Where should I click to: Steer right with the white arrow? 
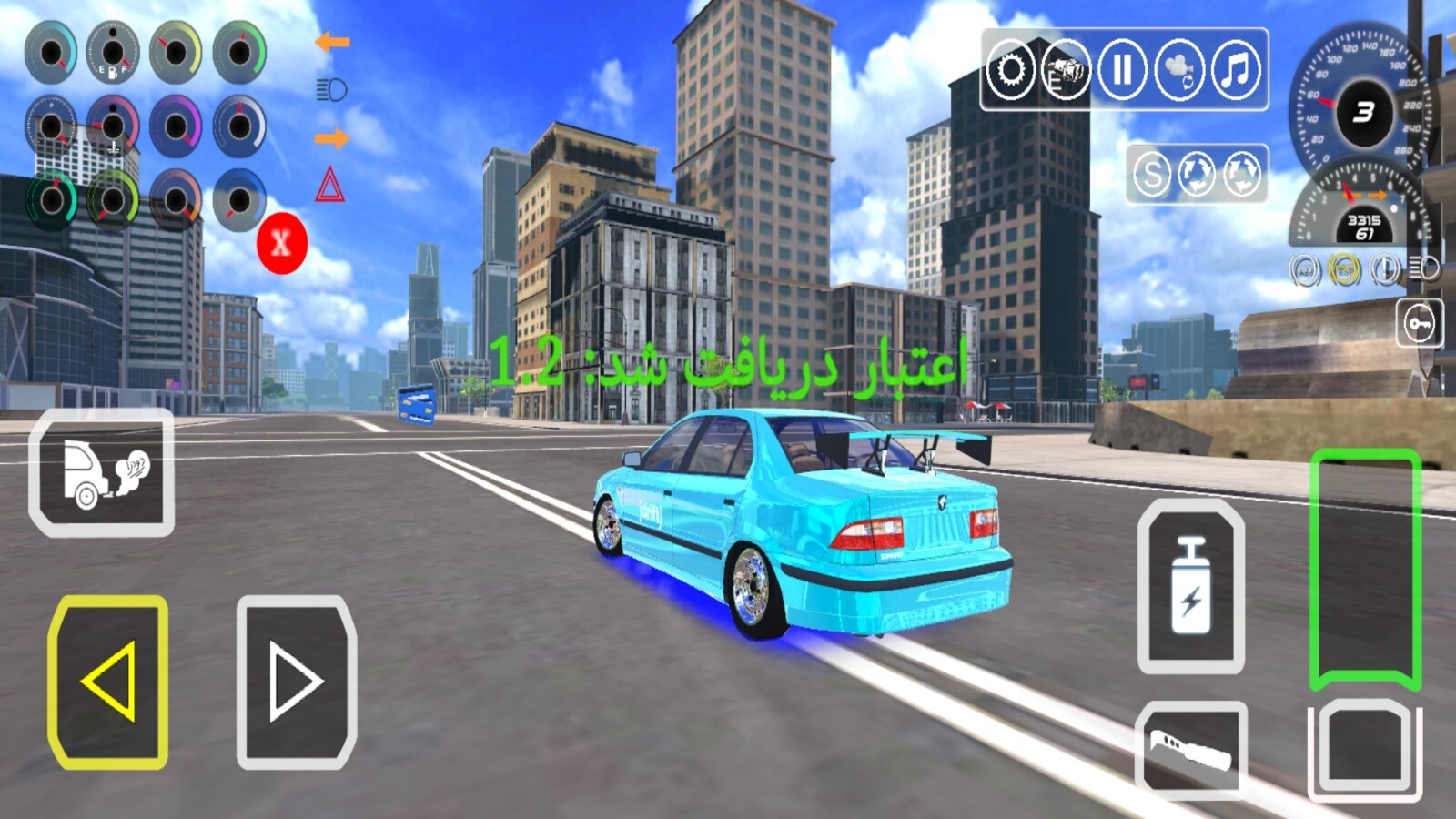pyautogui.click(x=296, y=682)
